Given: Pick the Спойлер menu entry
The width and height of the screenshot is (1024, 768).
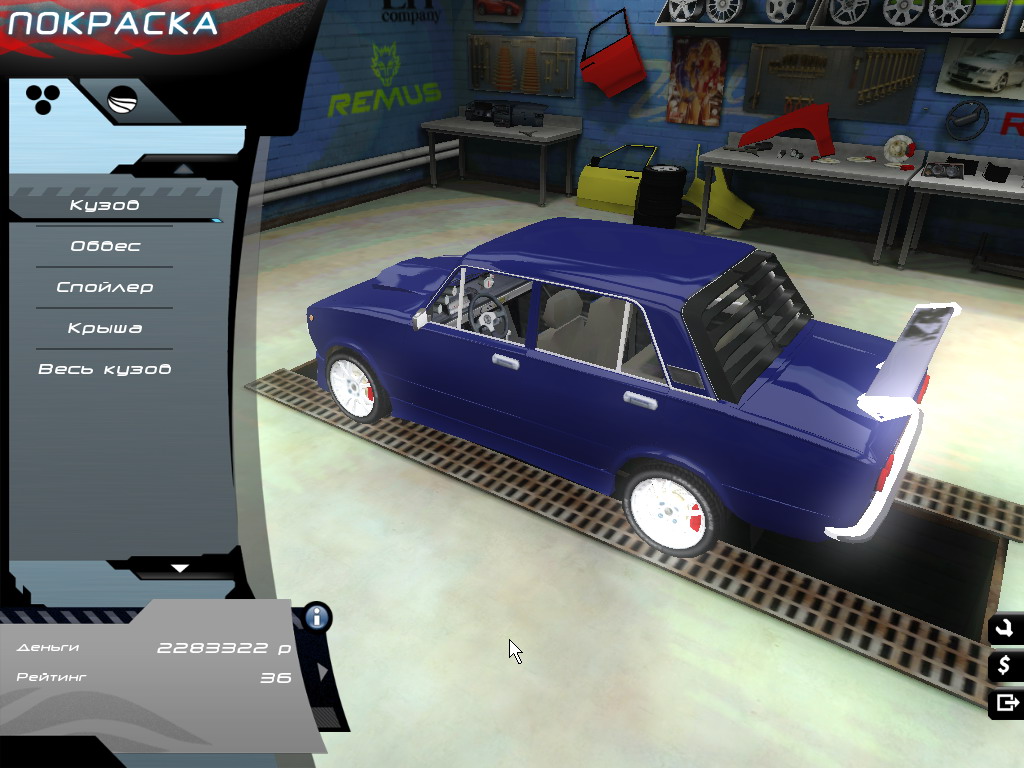Looking at the screenshot, I should pos(105,287).
